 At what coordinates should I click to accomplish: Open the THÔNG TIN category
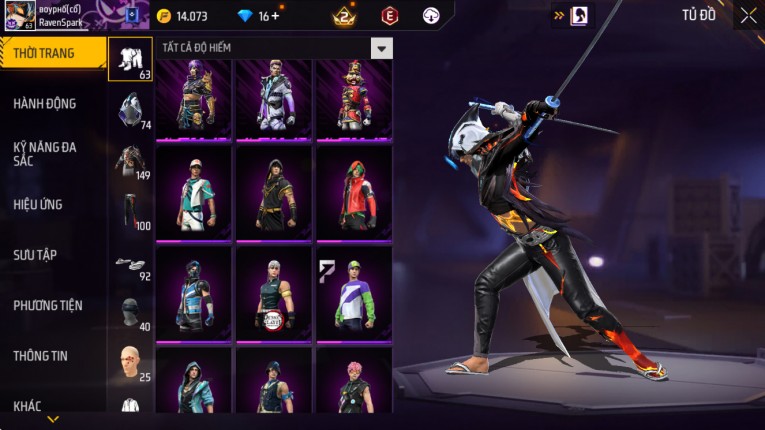coord(41,355)
